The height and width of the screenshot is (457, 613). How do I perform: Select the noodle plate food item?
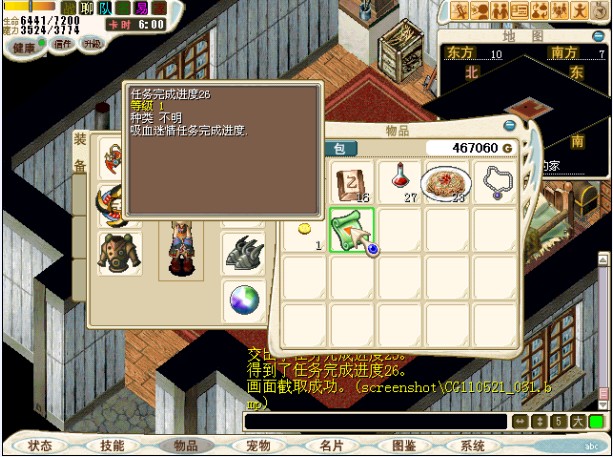447,182
